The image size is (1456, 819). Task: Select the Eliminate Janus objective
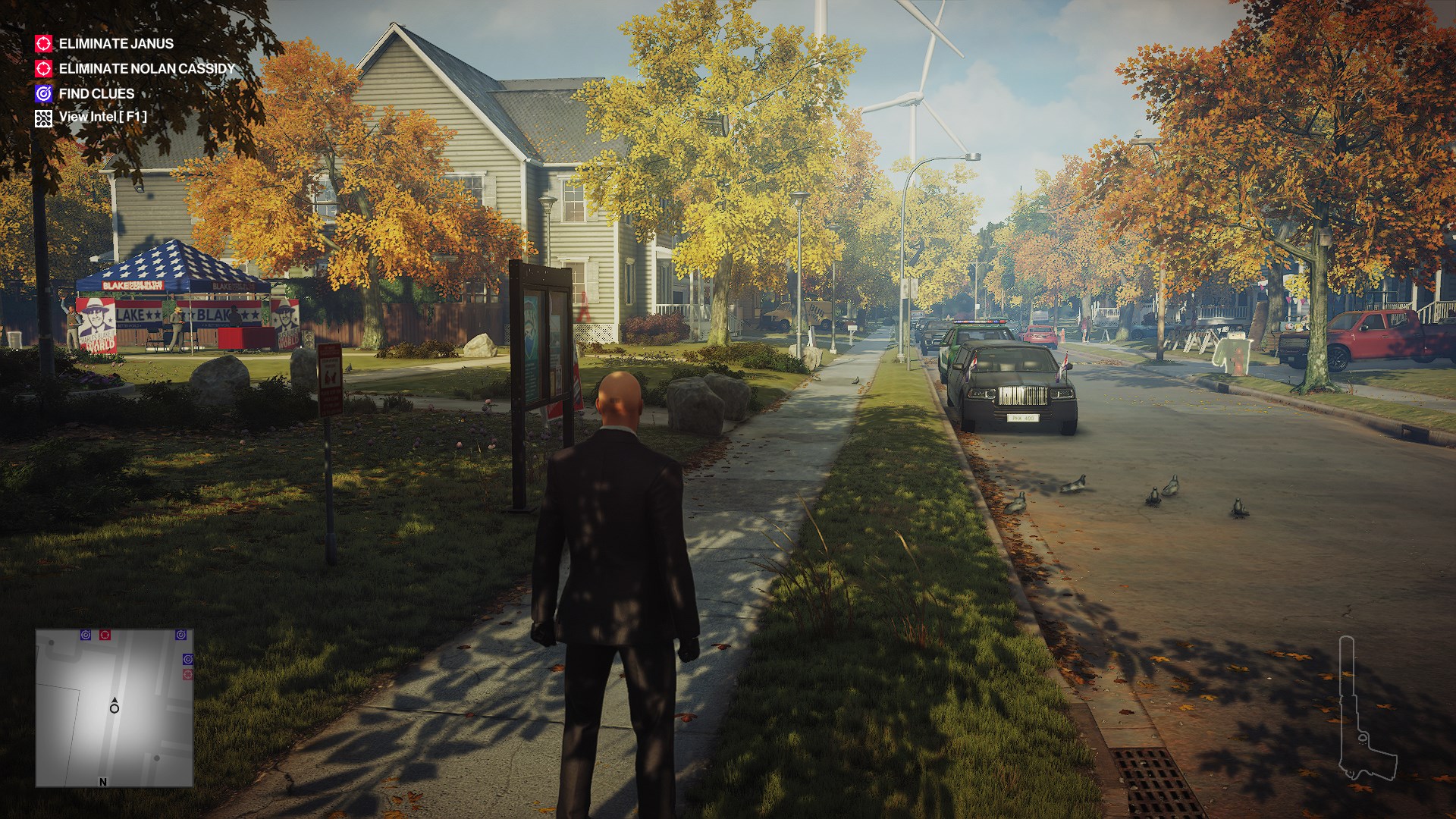click(x=115, y=44)
